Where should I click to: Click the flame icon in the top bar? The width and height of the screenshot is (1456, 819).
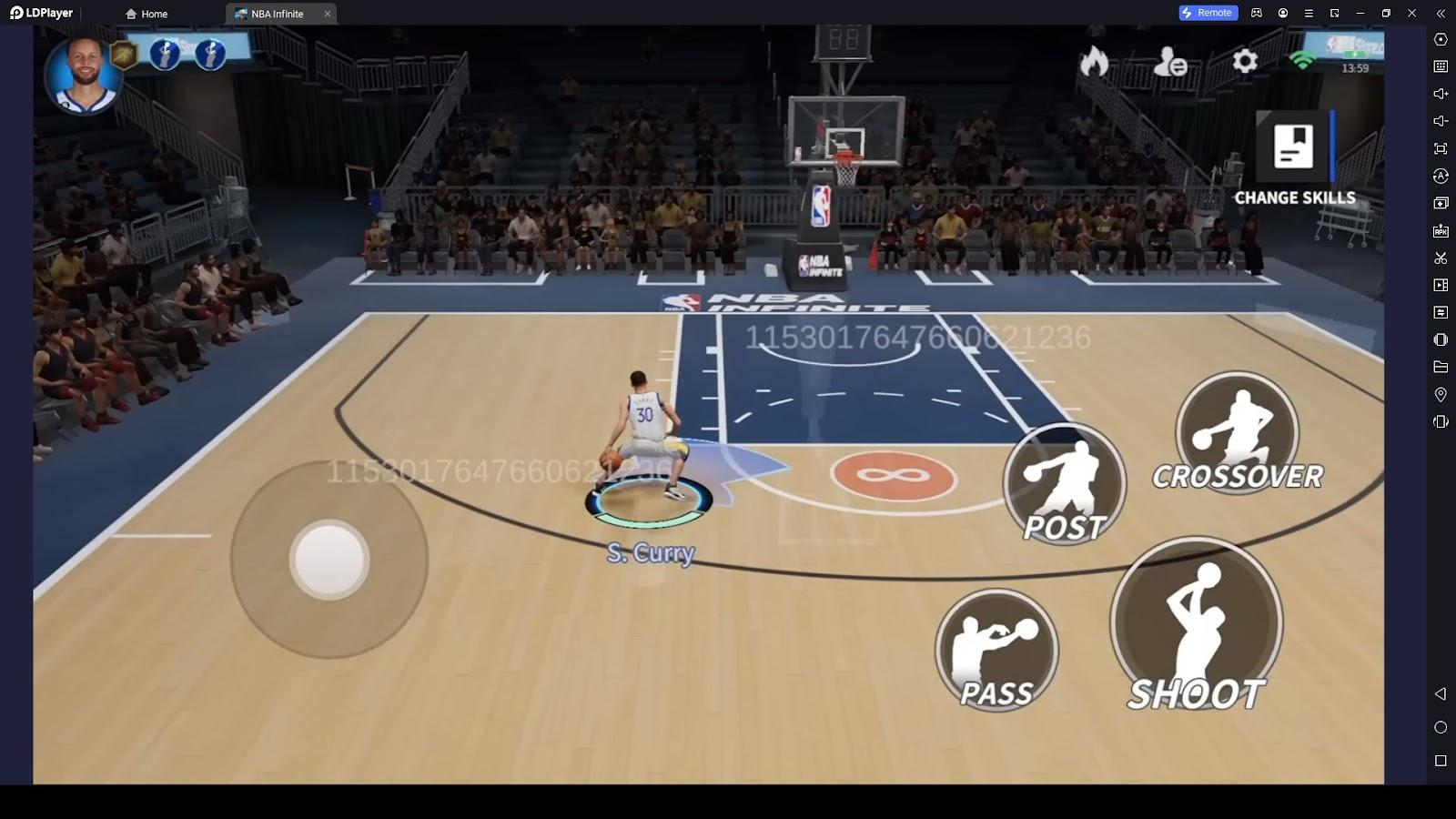coord(1094,62)
